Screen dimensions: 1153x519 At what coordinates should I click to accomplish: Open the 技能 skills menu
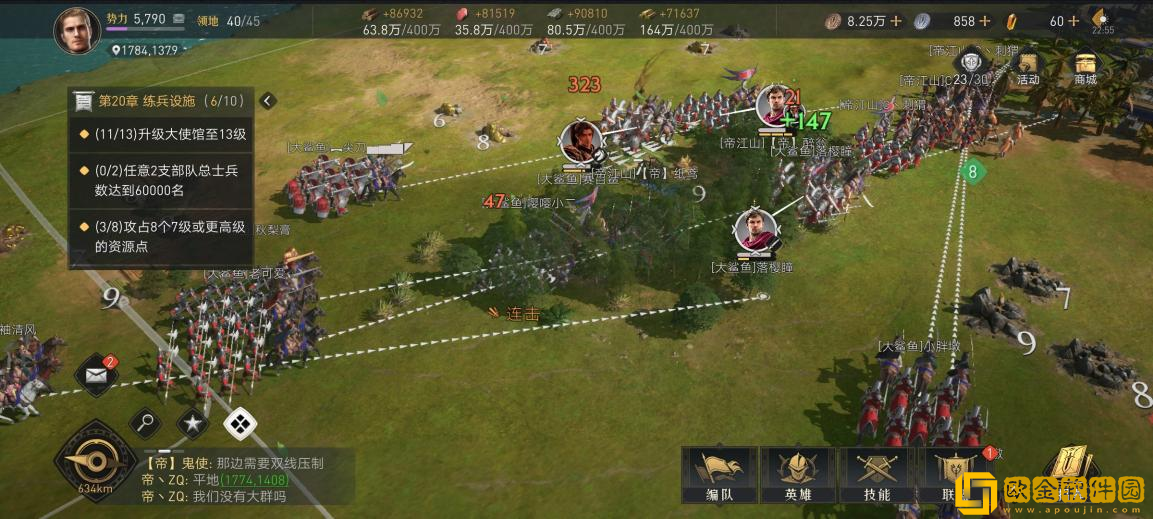[x=875, y=476]
